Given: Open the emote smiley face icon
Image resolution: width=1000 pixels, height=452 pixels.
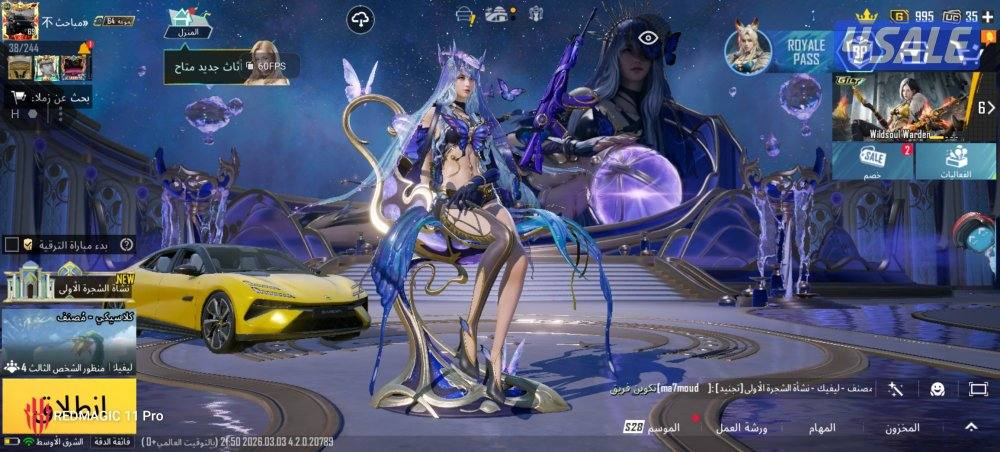Looking at the screenshot, I should click(937, 388).
